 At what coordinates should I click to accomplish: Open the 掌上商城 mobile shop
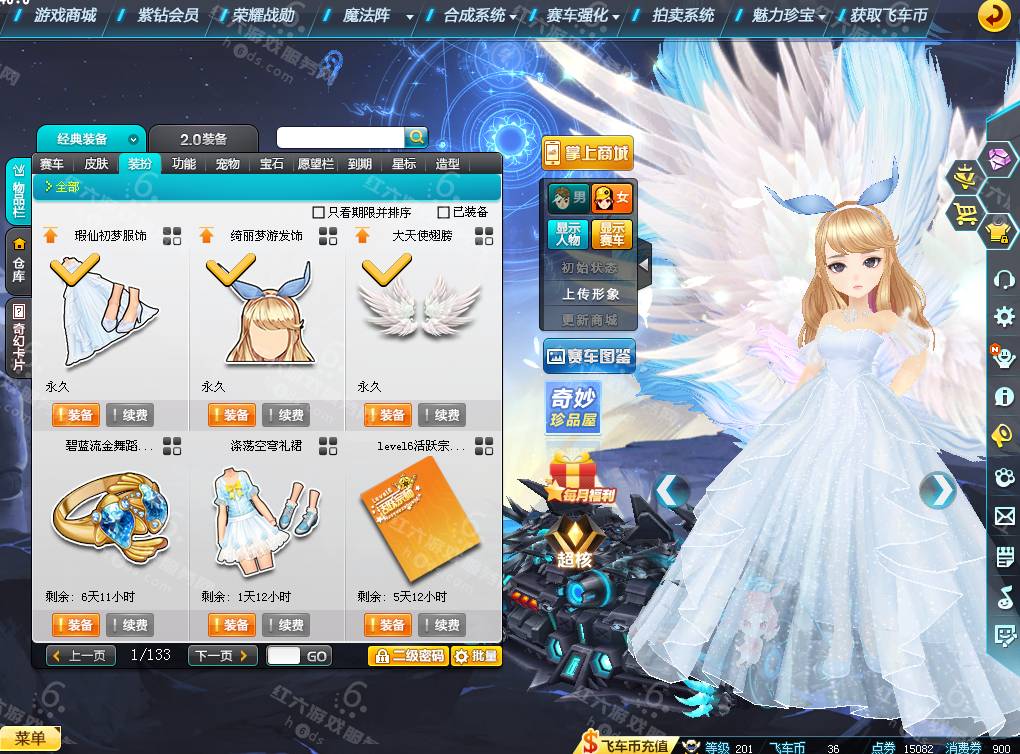pyautogui.click(x=587, y=153)
